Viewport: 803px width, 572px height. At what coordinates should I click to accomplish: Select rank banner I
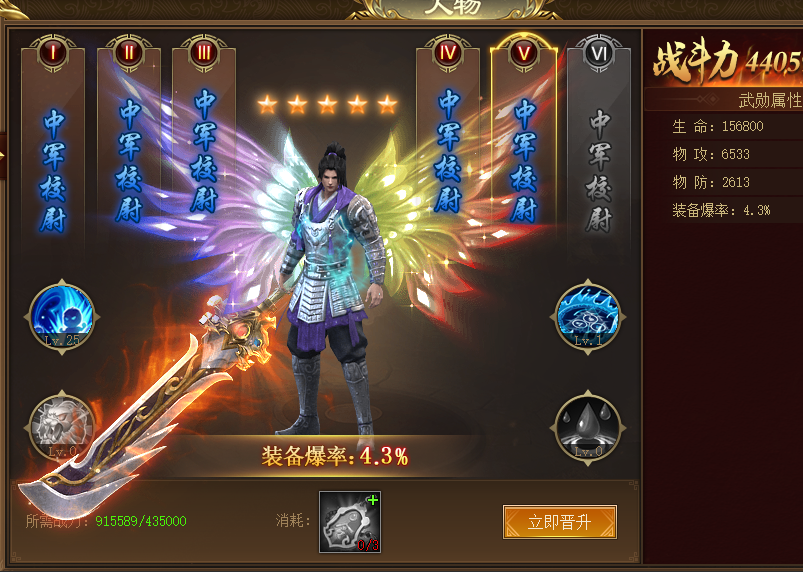(x=53, y=140)
